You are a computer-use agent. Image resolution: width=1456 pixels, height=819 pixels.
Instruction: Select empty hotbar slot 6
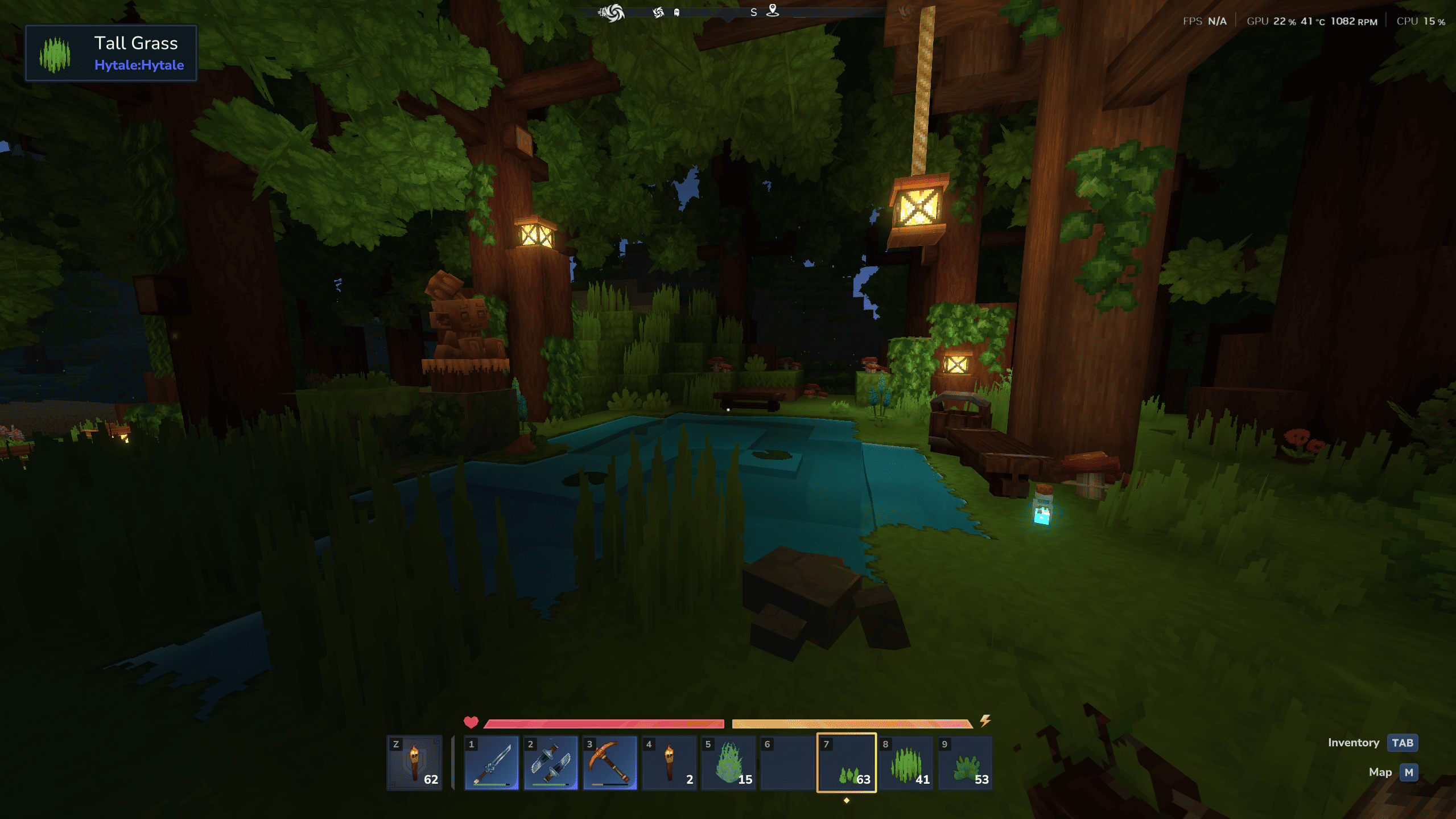pos(787,763)
